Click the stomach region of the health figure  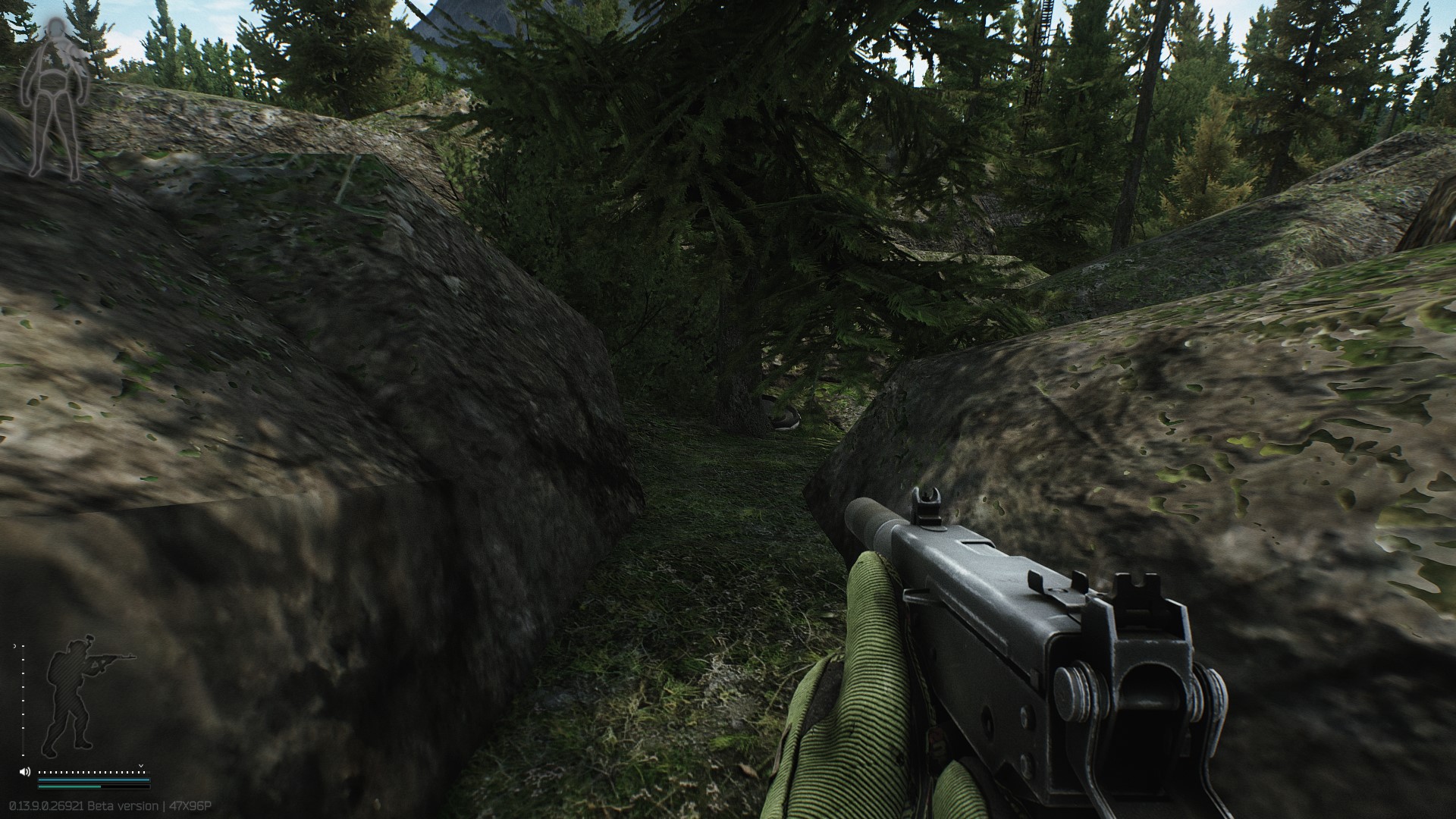[x=52, y=83]
